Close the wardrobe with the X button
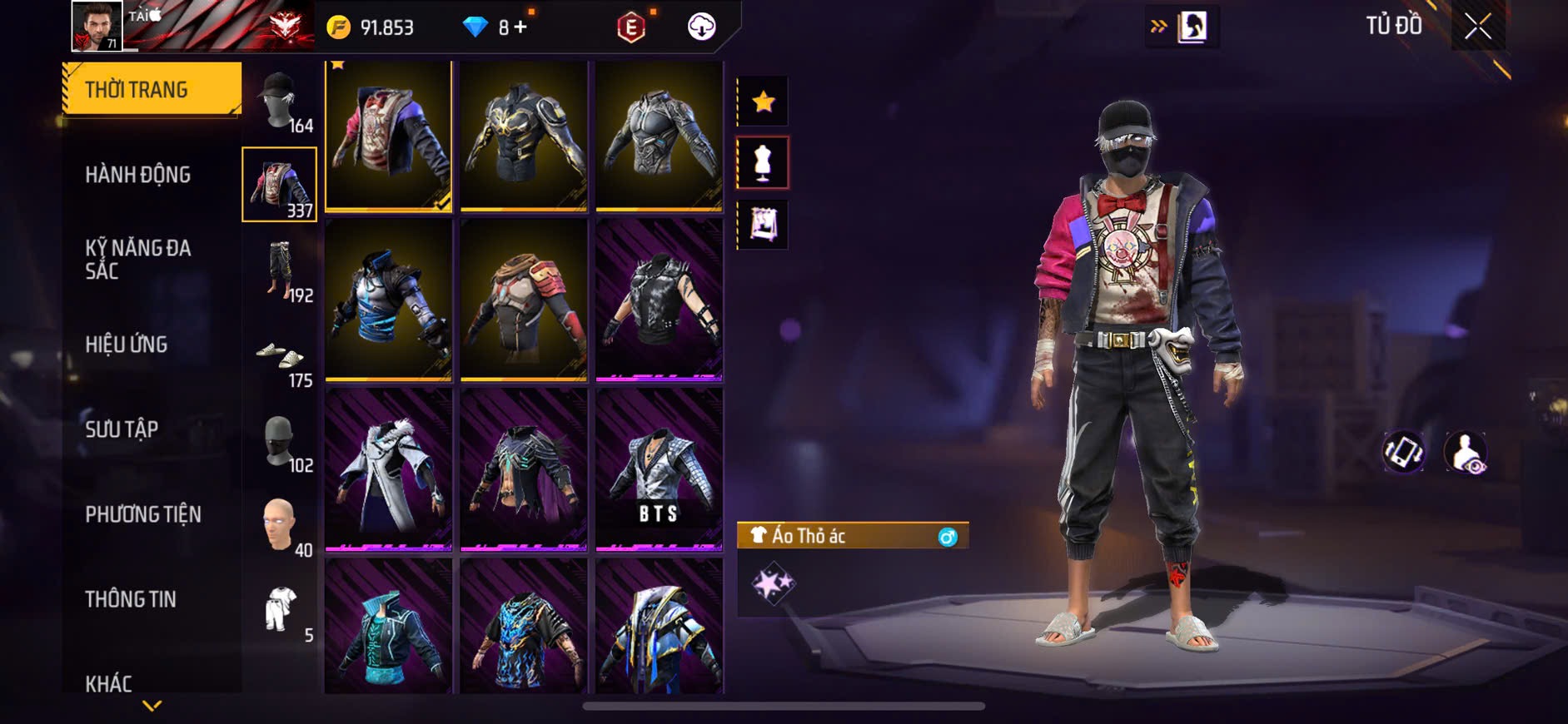The image size is (1568, 724). click(1477, 27)
